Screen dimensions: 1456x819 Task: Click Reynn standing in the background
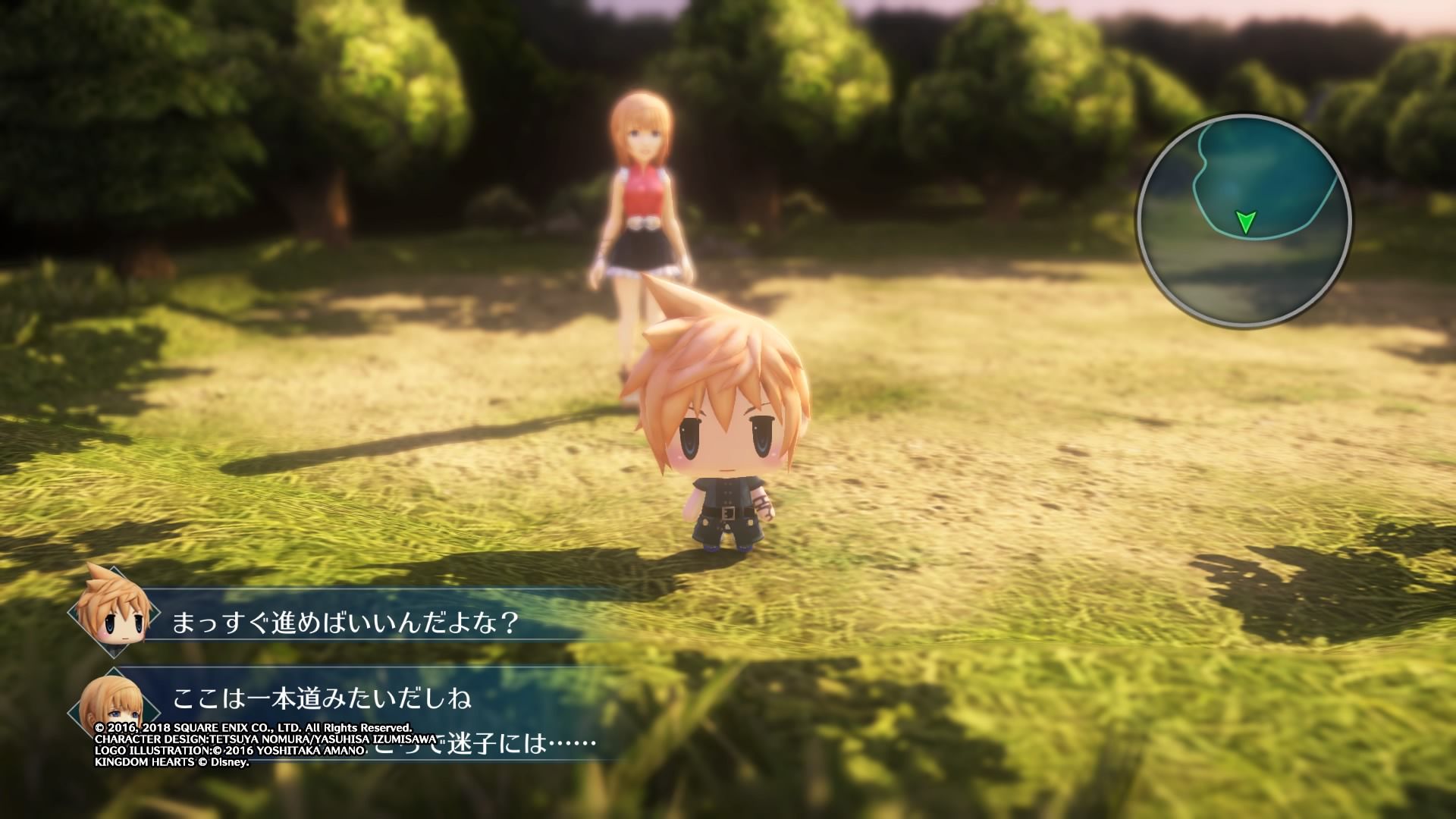pyautogui.click(x=645, y=197)
